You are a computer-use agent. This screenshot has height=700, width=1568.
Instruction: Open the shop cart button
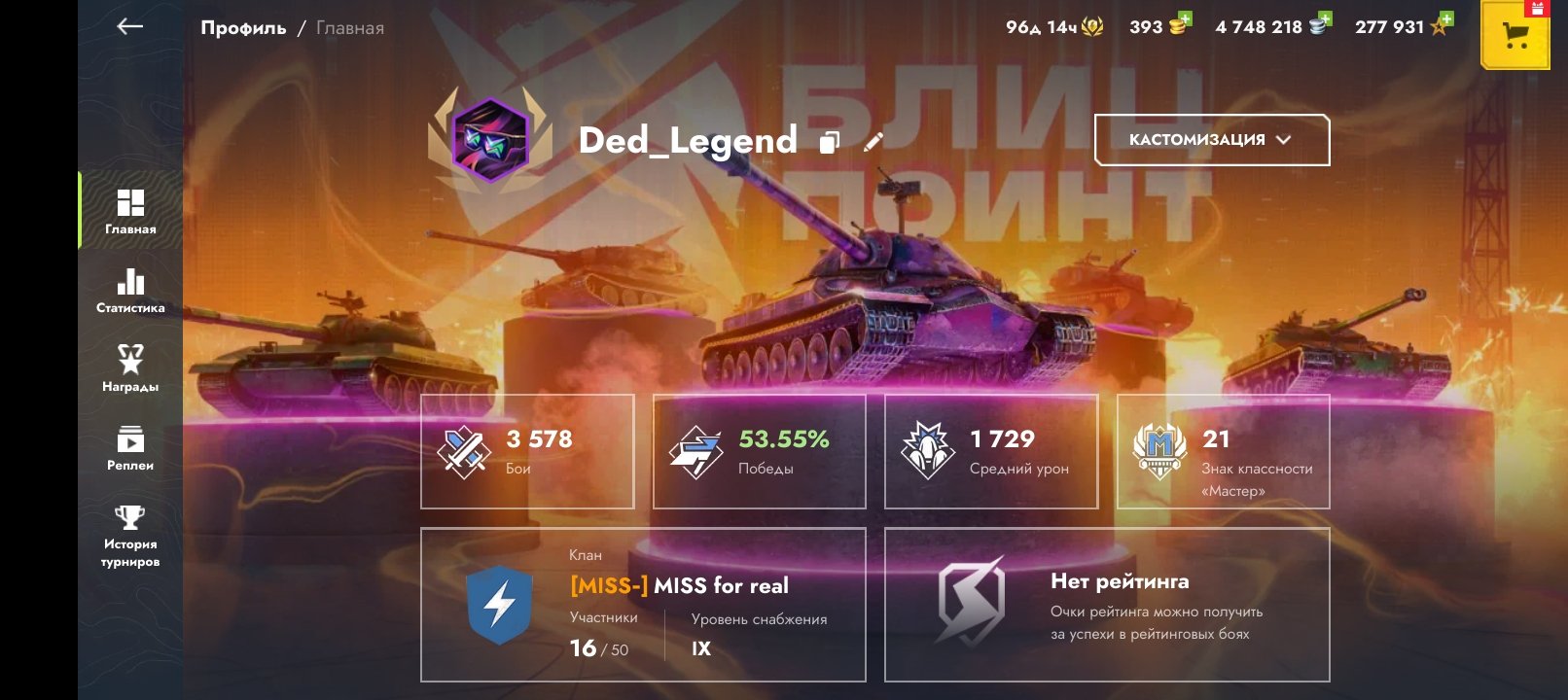coord(1515,36)
